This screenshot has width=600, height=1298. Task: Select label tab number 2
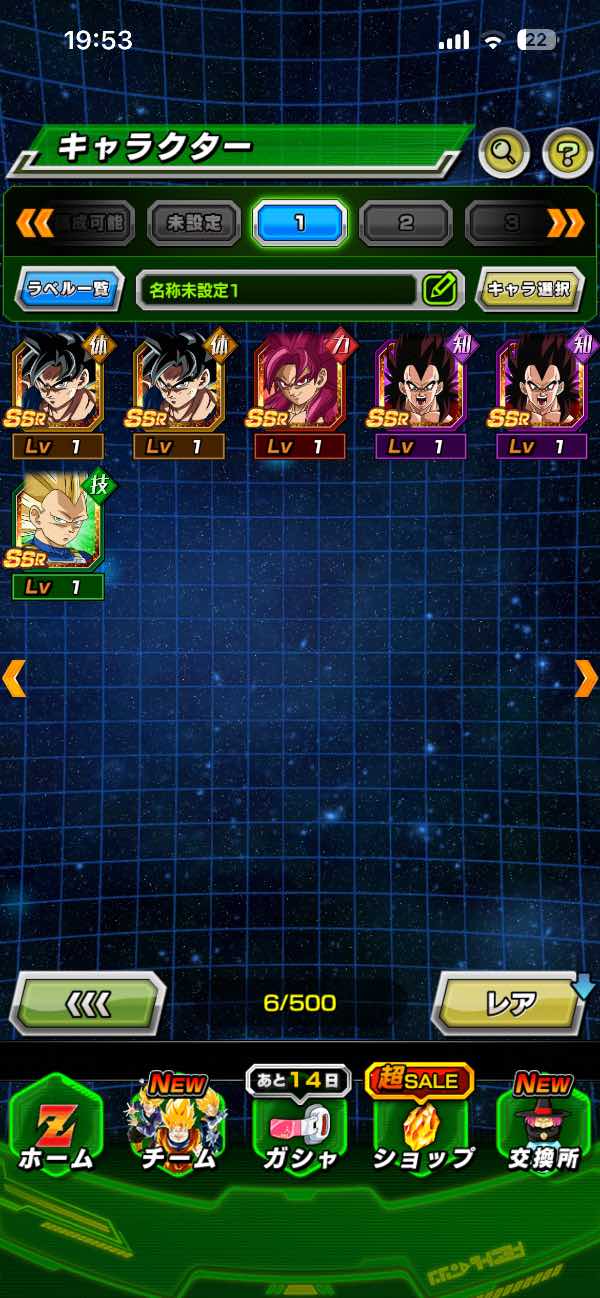pyautogui.click(x=405, y=222)
